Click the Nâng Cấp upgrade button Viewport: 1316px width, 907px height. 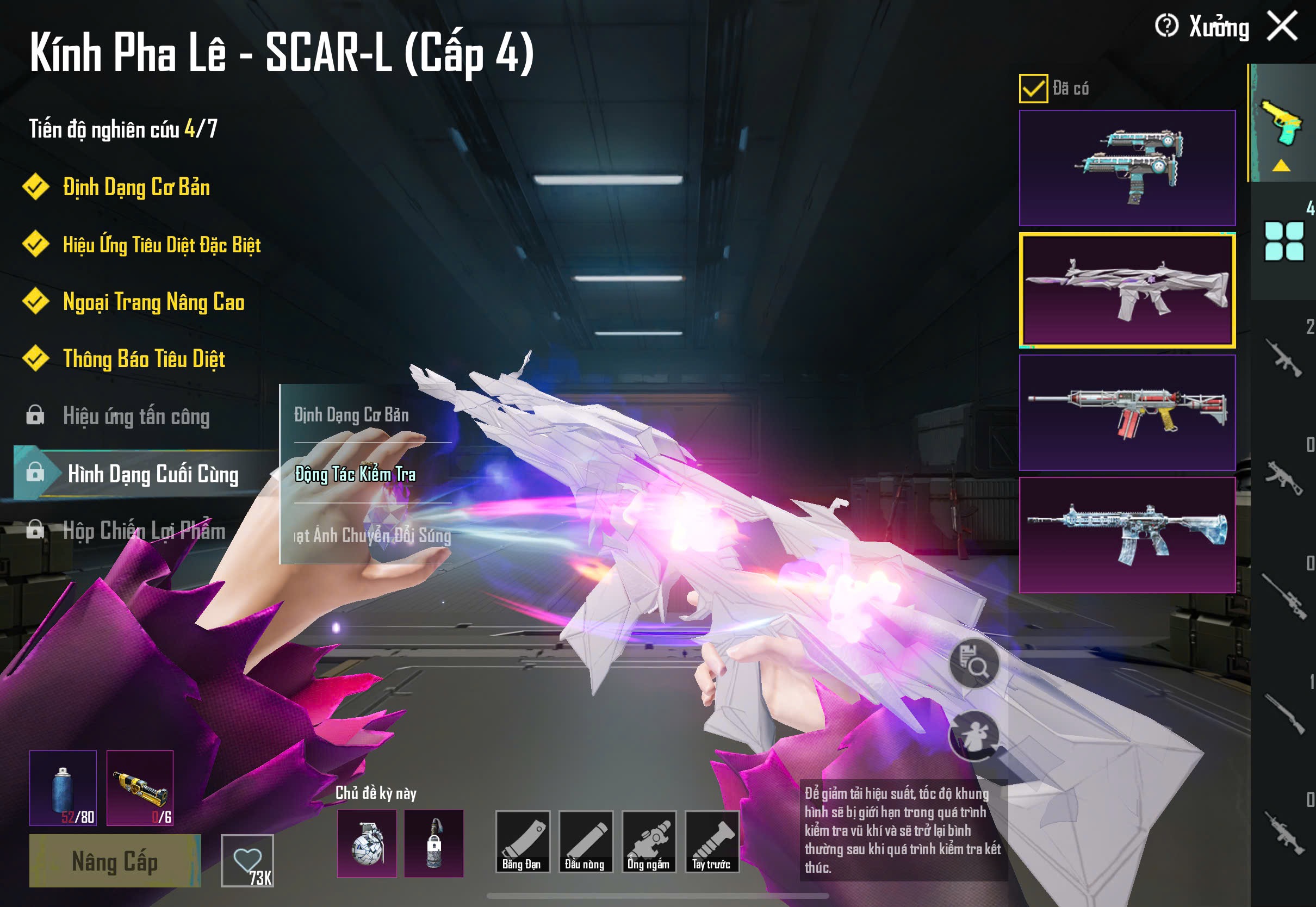[115, 860]
